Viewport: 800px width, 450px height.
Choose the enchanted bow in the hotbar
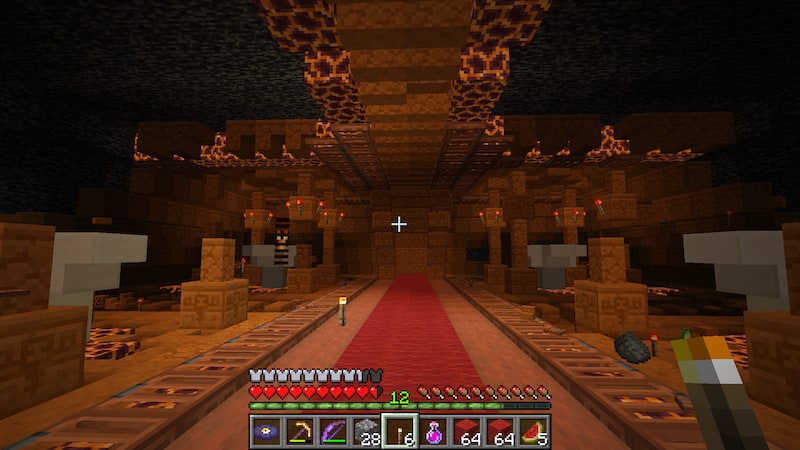pos(332,431)
